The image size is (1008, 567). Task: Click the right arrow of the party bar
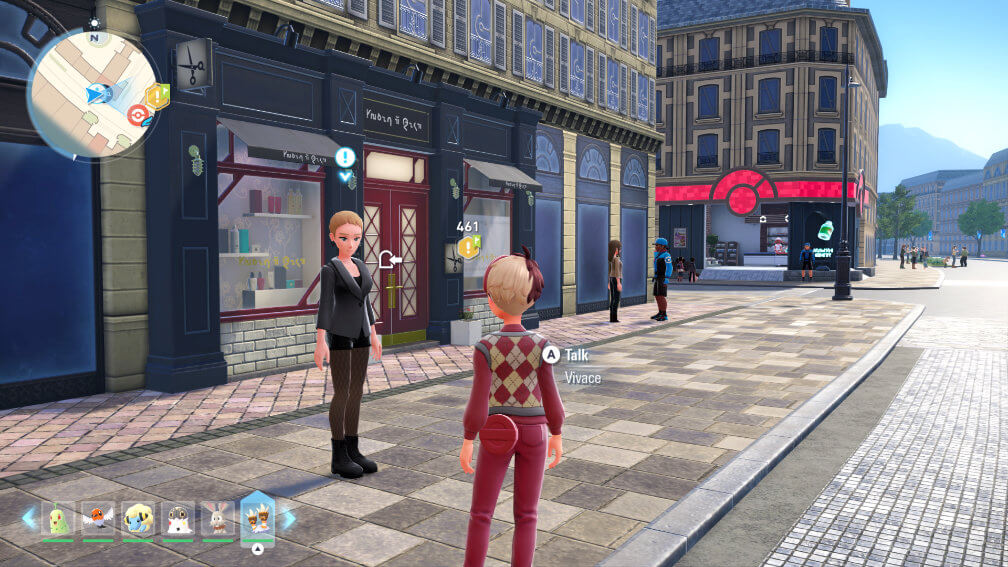click(289, 518)
